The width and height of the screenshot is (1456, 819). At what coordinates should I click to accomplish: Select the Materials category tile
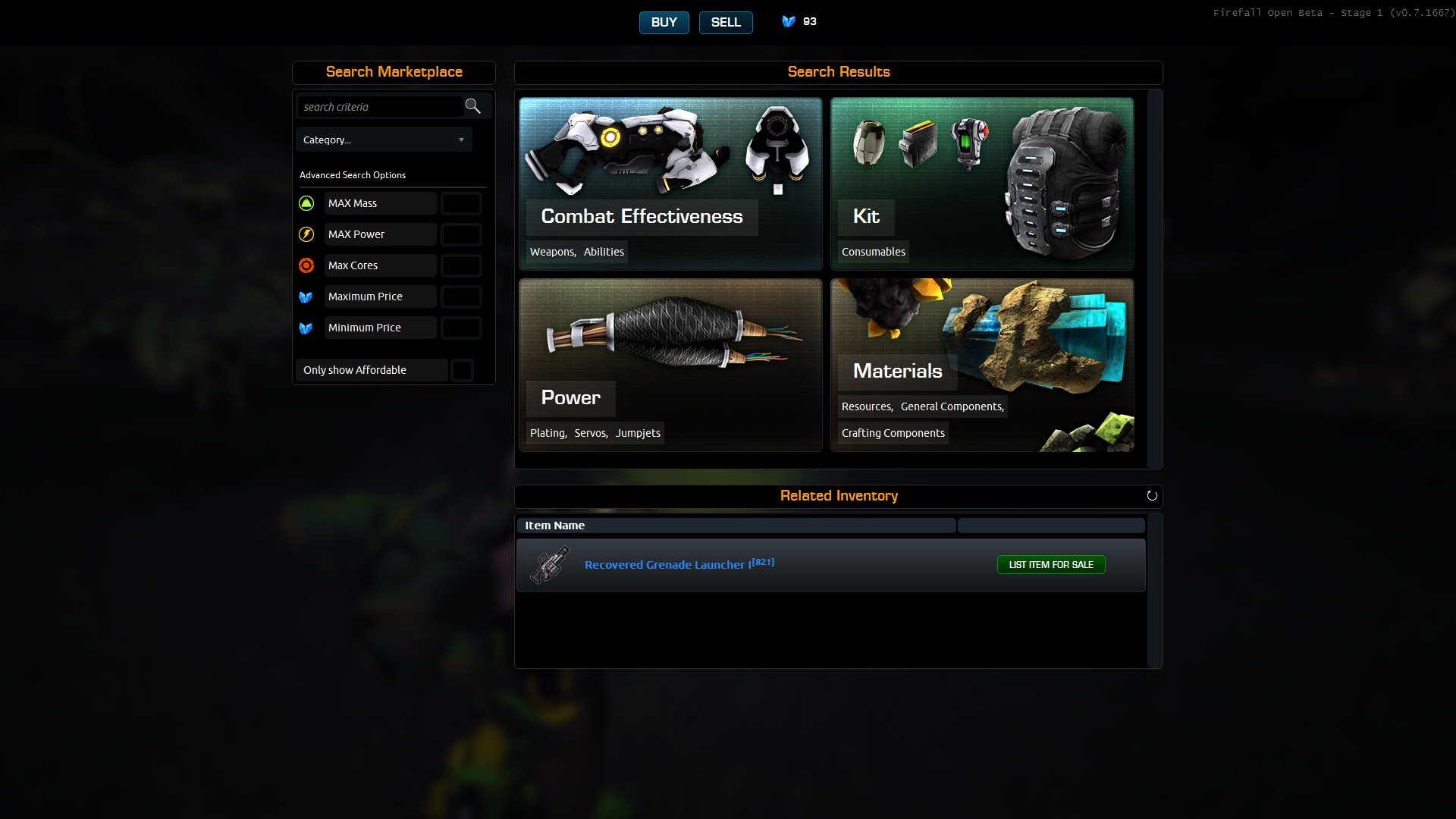[982, 365]
